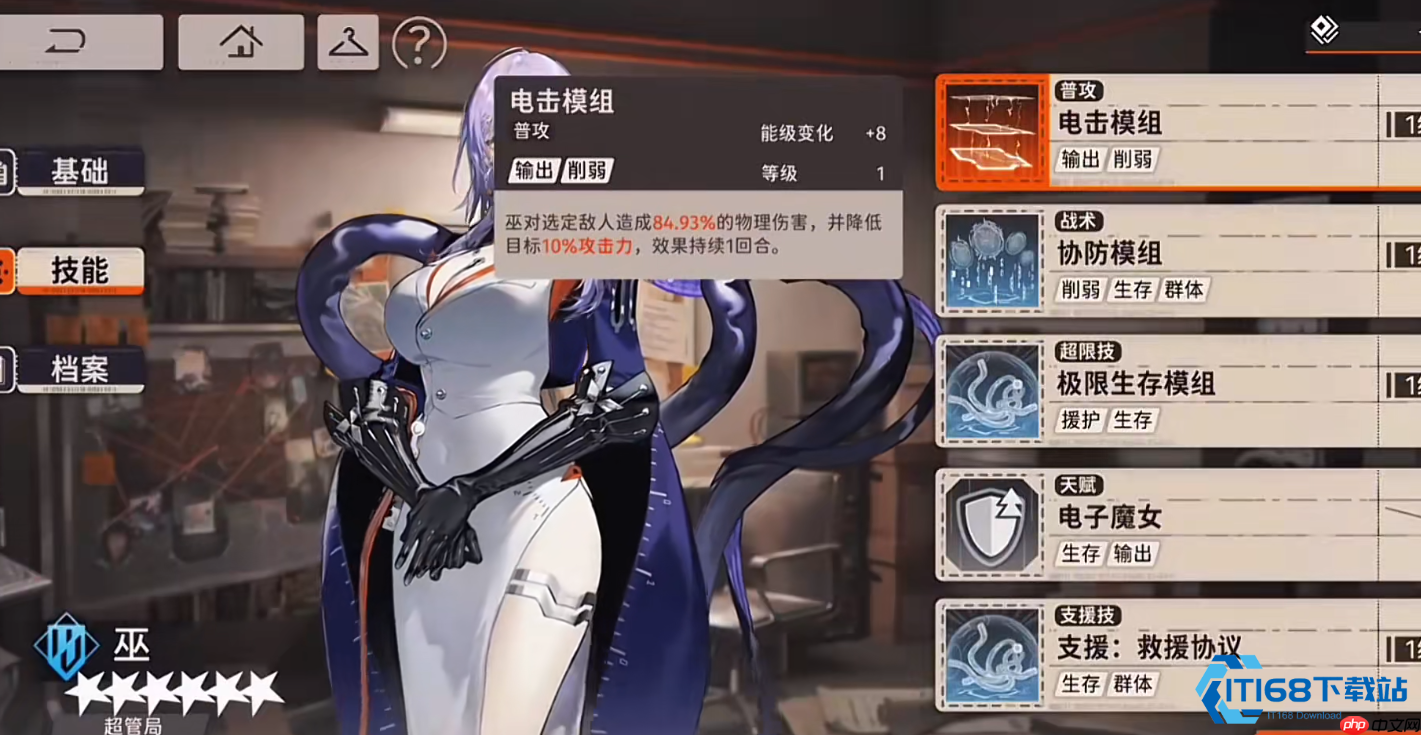Select the 极限生存模组 skill icon
This screenshot has width=1421, height=735.
[991, 392]
